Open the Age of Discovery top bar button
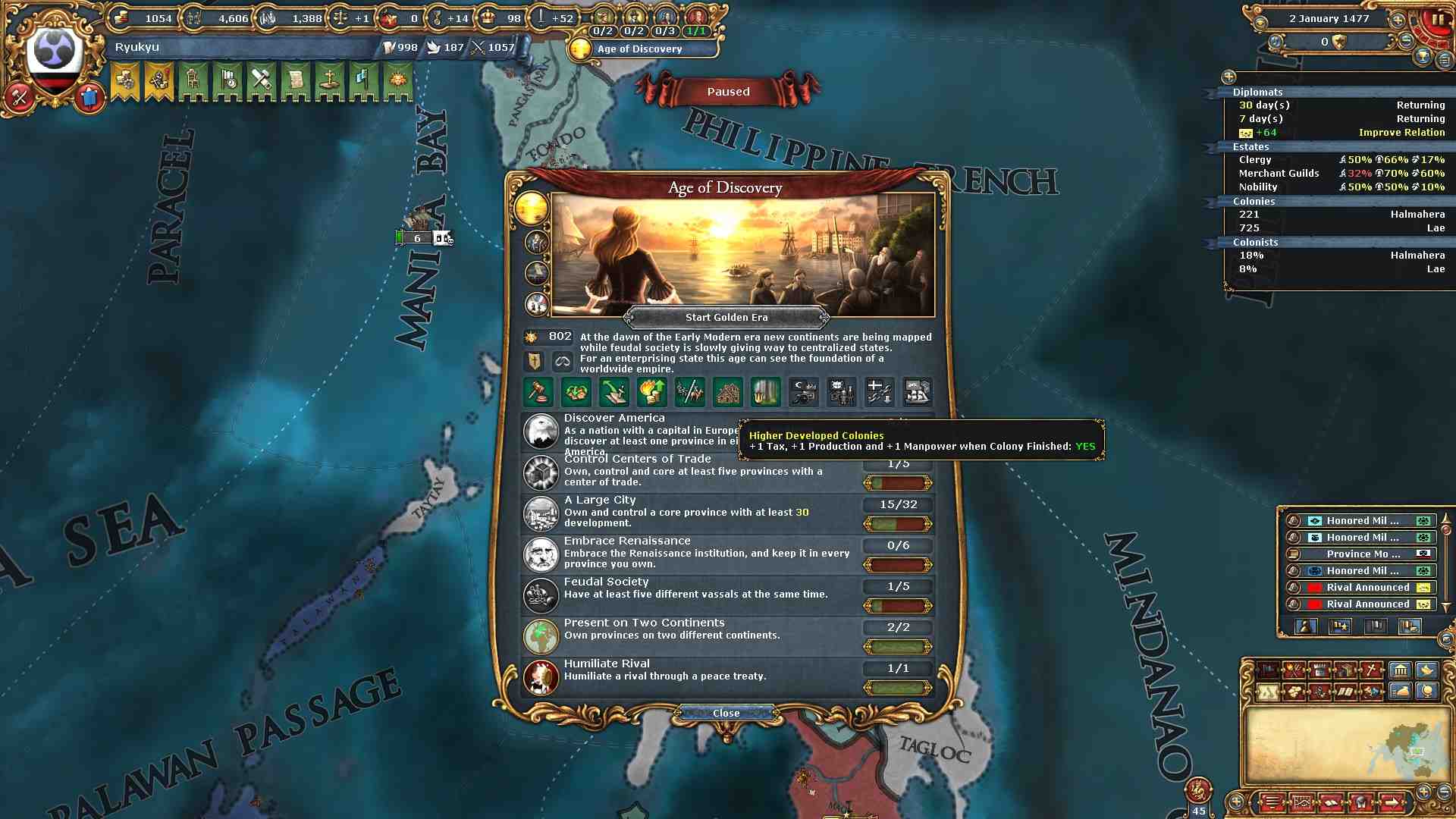This screenshot has width=1456, height=819. (x=640, y=49)
